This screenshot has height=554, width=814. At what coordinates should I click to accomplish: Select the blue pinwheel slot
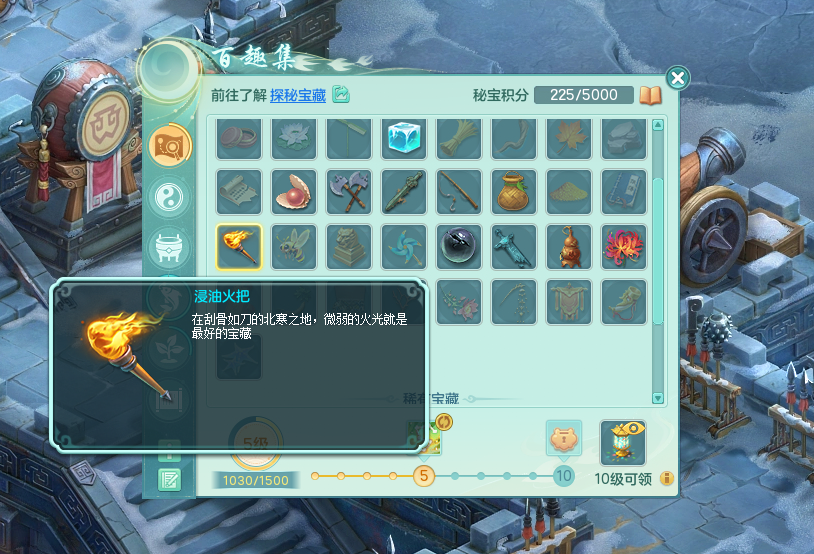(404, 246)
